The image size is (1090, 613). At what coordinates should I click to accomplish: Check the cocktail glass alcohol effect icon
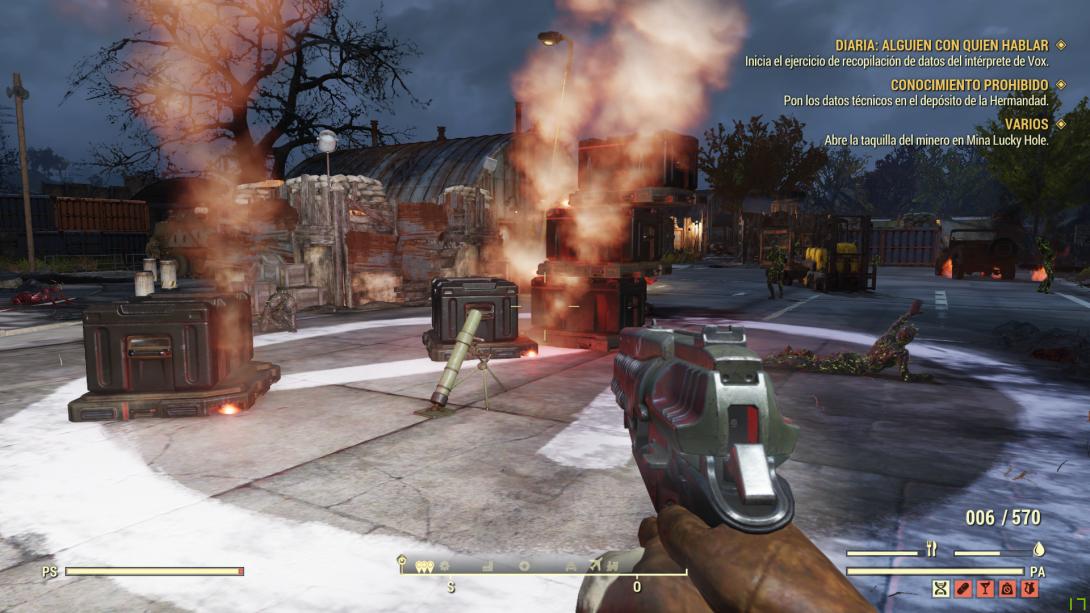[984, 589]
